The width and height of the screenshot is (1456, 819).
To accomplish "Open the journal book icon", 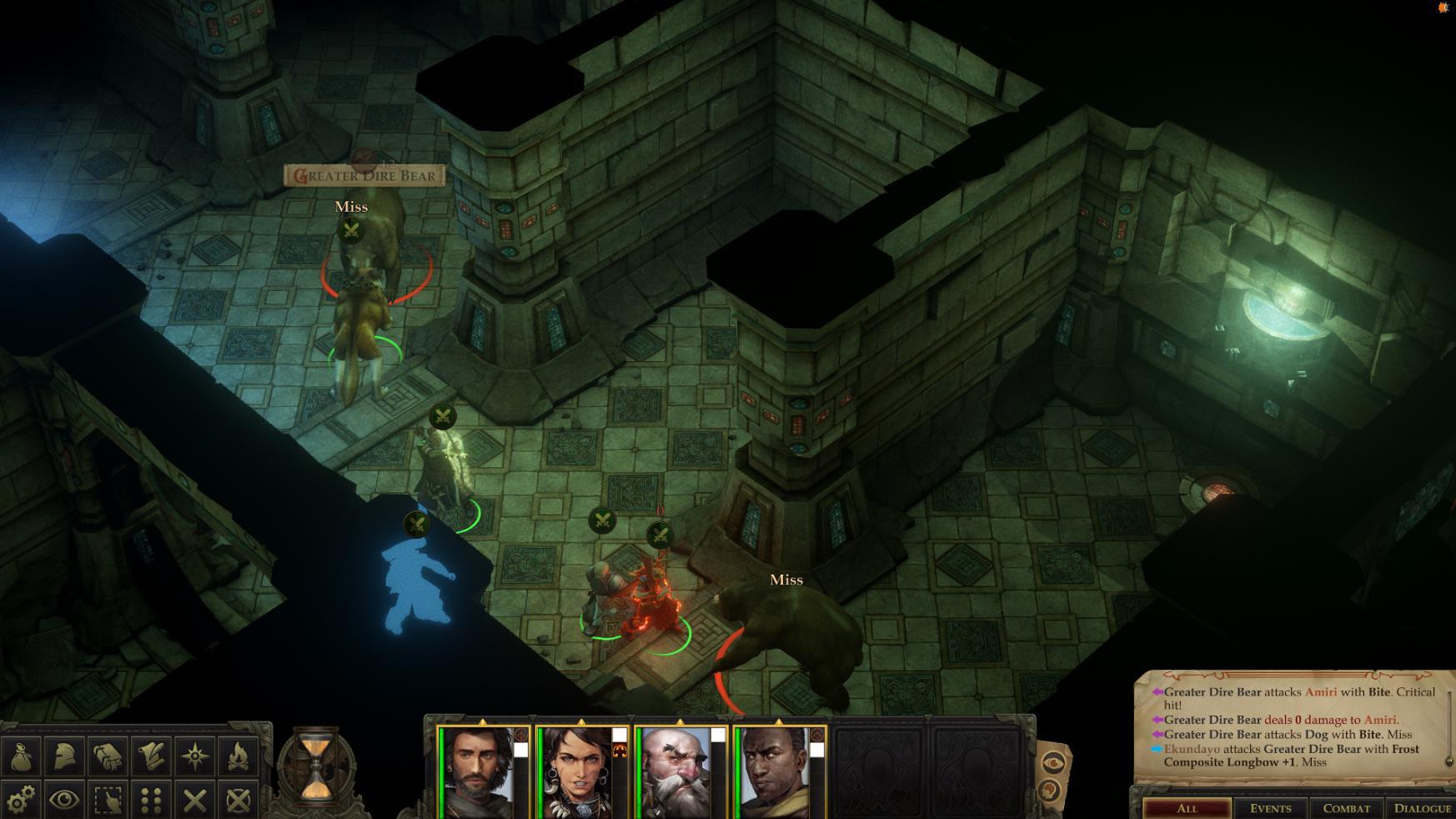I will (108, 757).
